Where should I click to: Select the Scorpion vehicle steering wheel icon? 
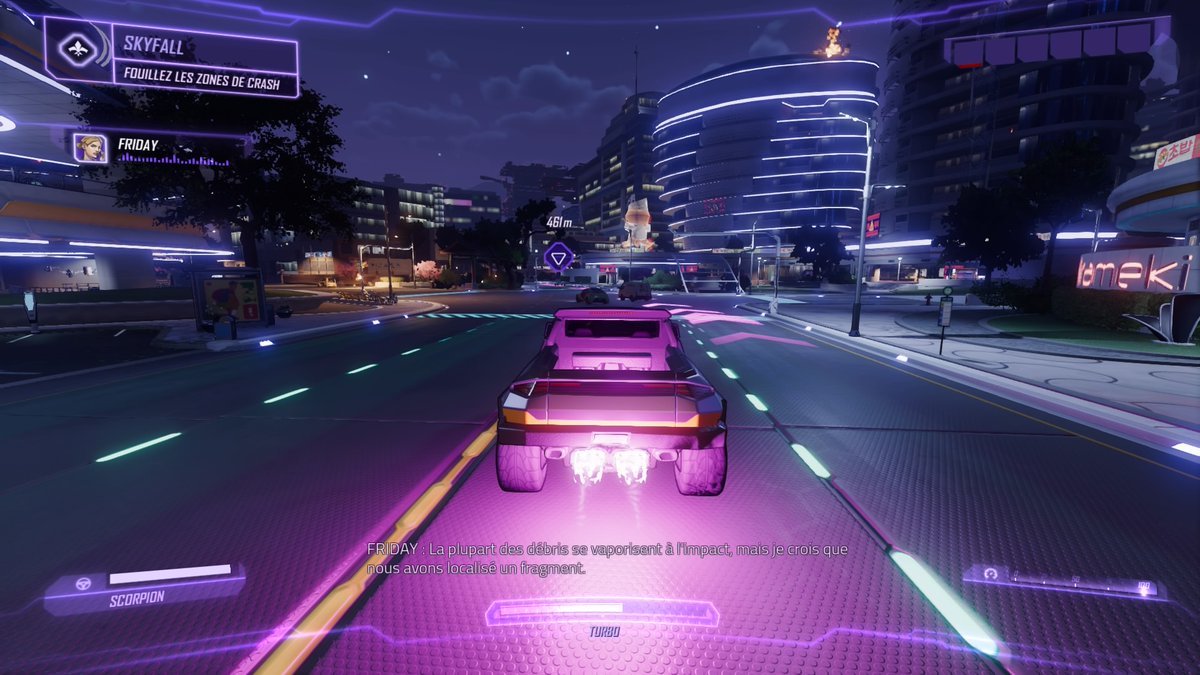point(85,582)
